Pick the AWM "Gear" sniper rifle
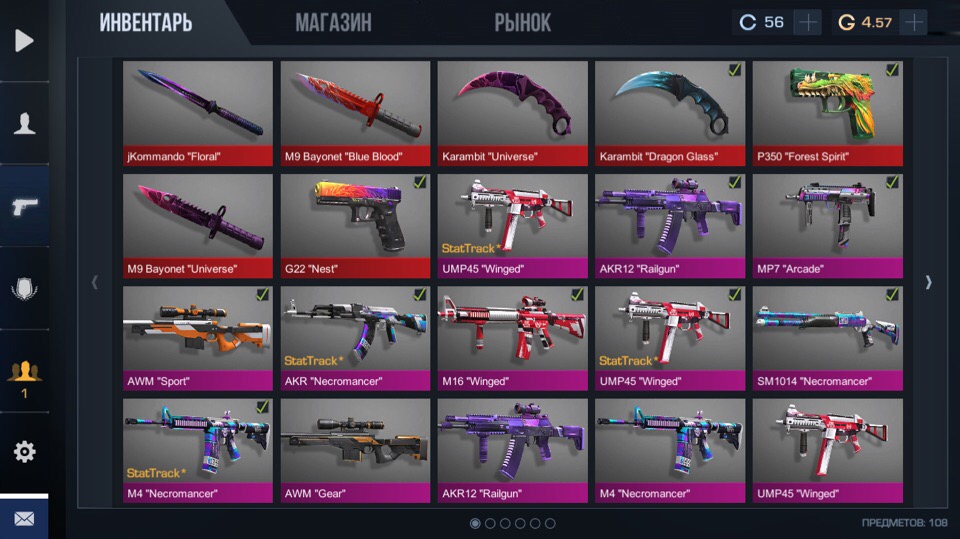This screenshot has width=960, height=539. (355, 450)
